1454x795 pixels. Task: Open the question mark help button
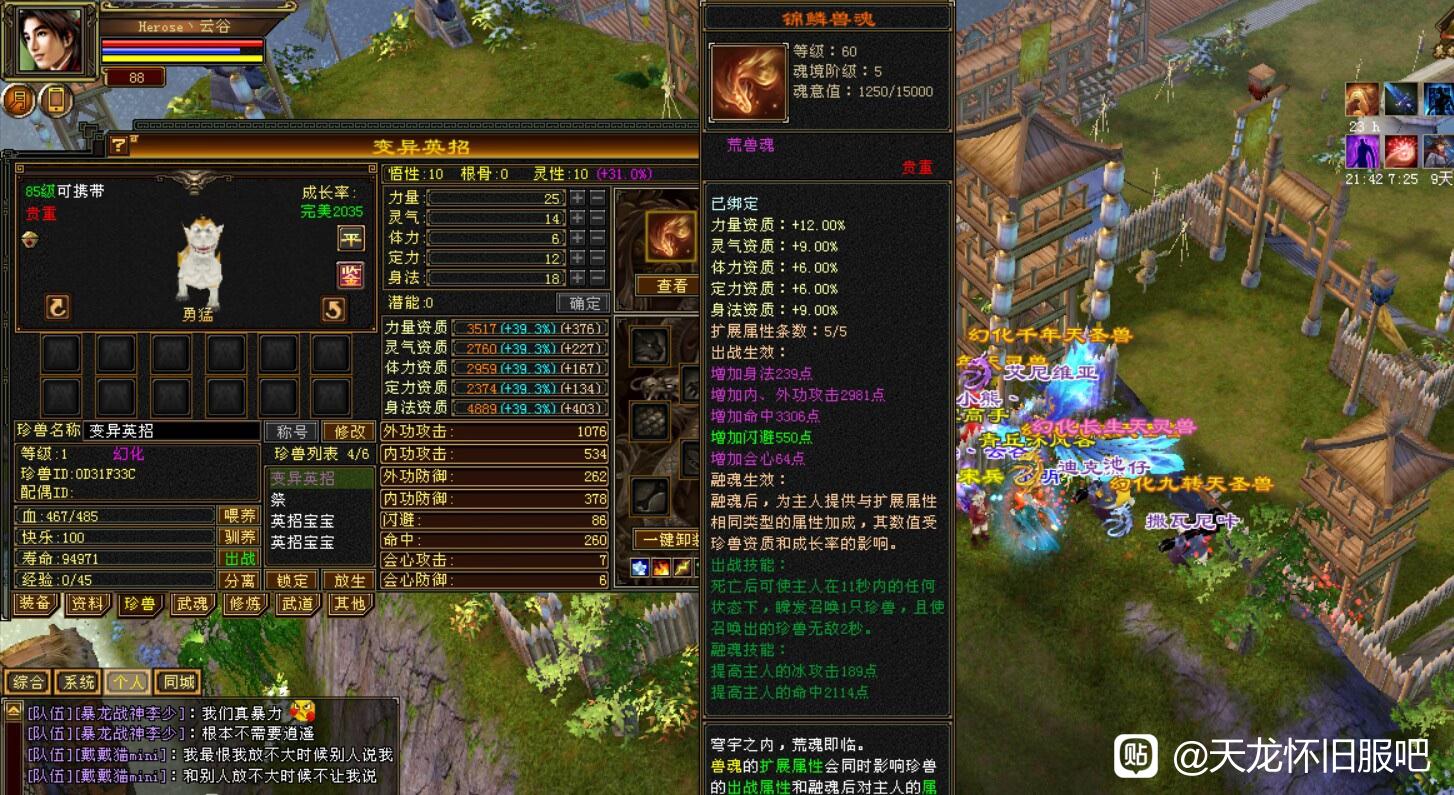tap(119, 146)
